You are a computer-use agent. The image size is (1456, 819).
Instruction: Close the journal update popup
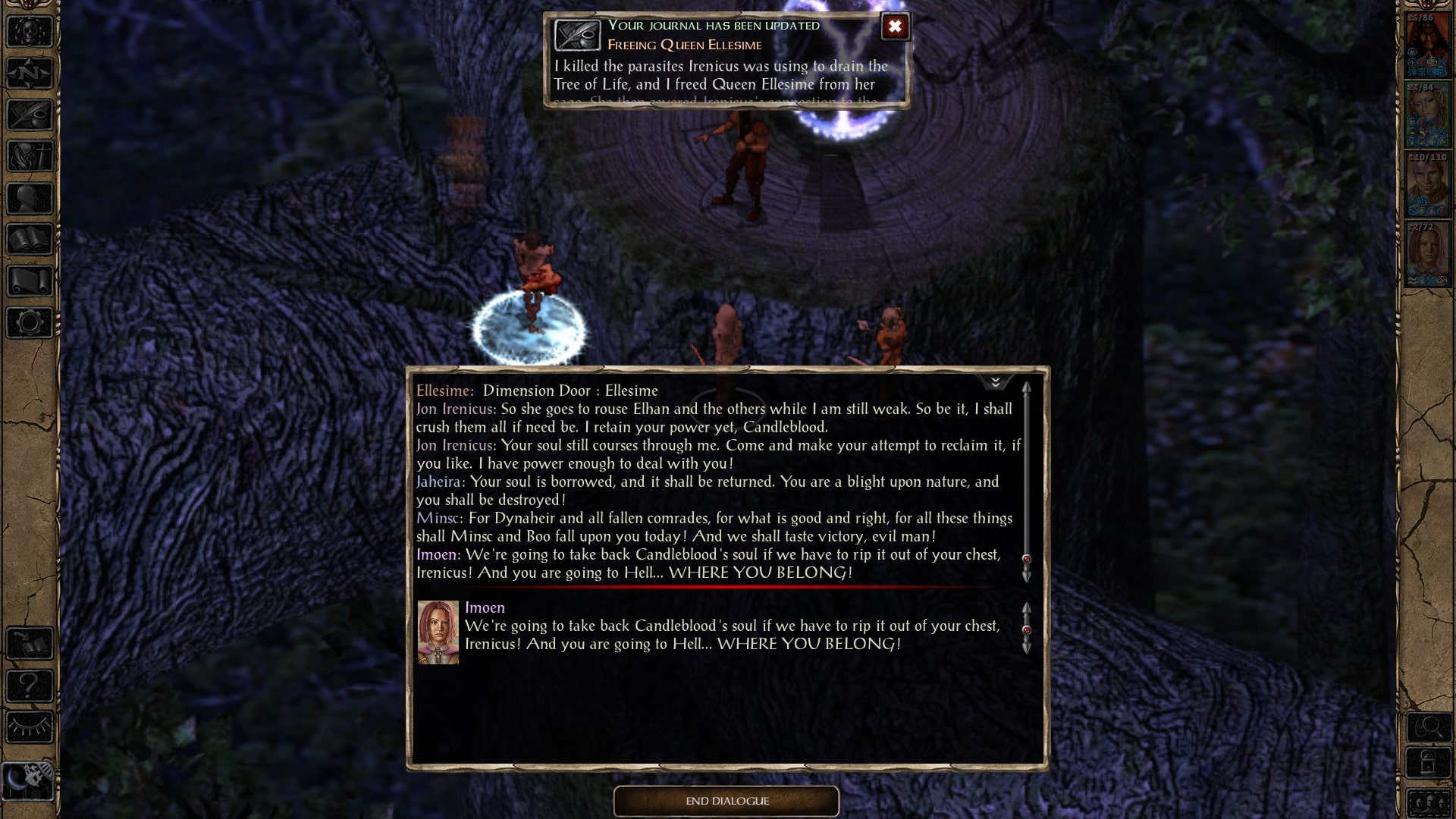click(x=895, y=27)
